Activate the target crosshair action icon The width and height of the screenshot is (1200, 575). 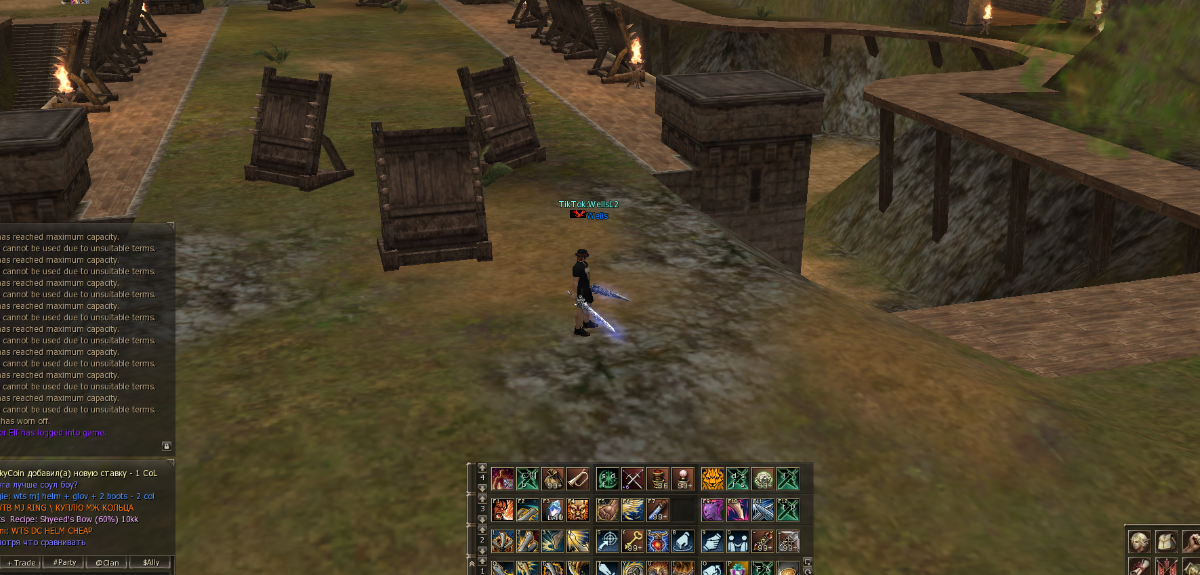point(607,541)
